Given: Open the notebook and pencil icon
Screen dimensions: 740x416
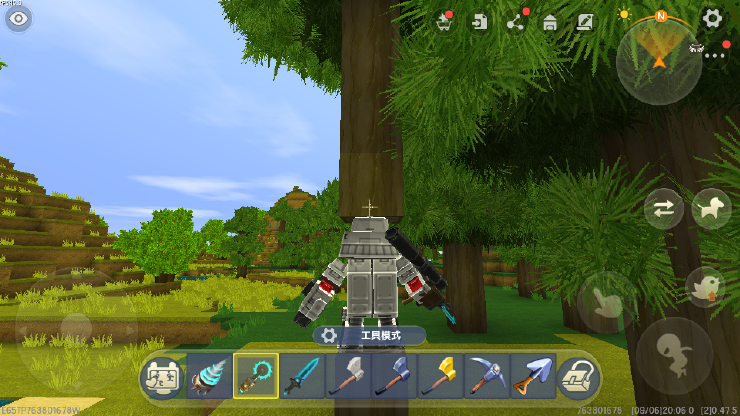Looking at the screenshot, I should (585, 22).
